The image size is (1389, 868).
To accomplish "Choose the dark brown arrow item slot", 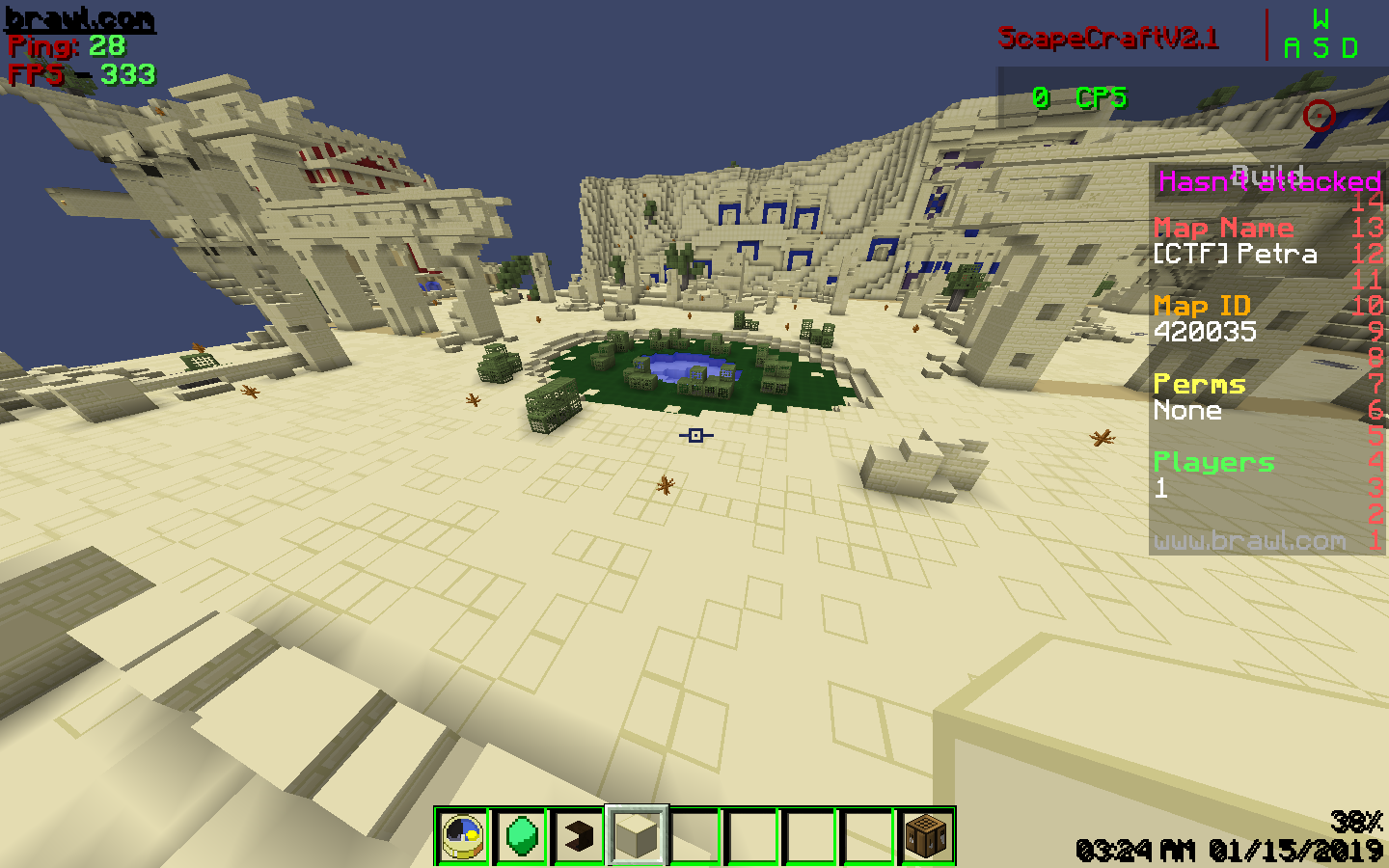I will (579, 835).
